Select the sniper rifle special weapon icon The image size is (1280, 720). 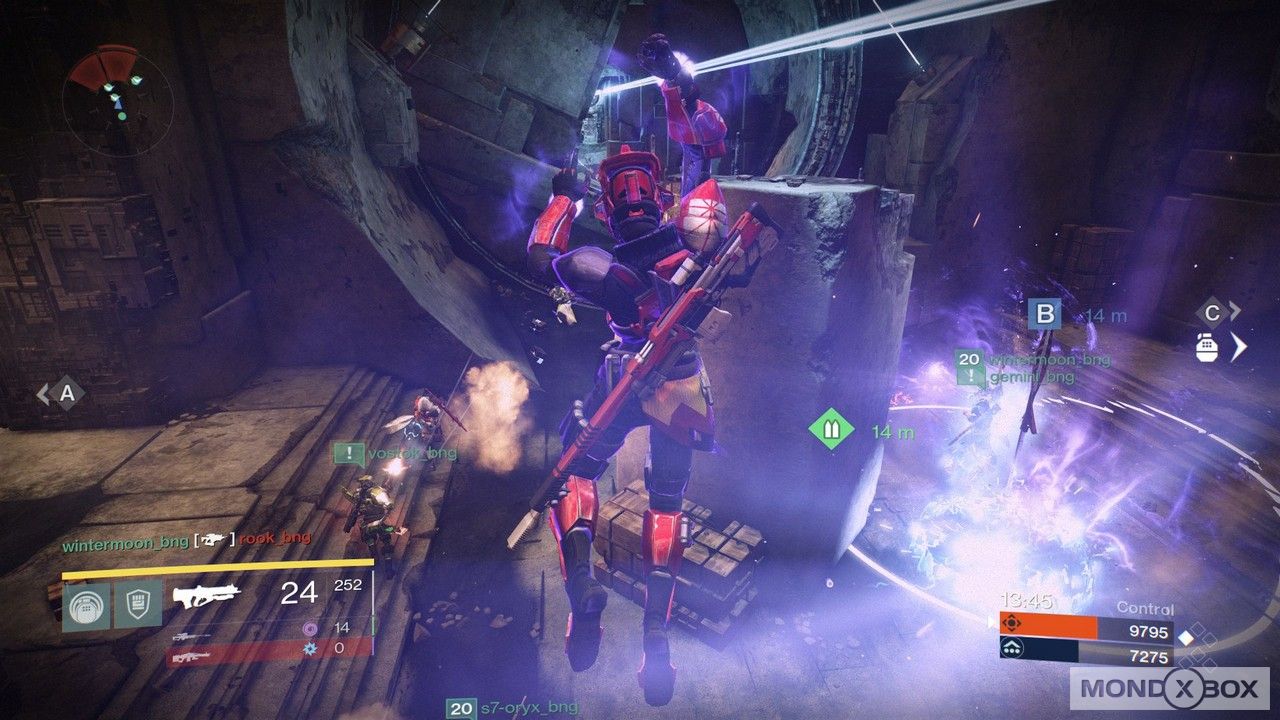tap(190, 637)
